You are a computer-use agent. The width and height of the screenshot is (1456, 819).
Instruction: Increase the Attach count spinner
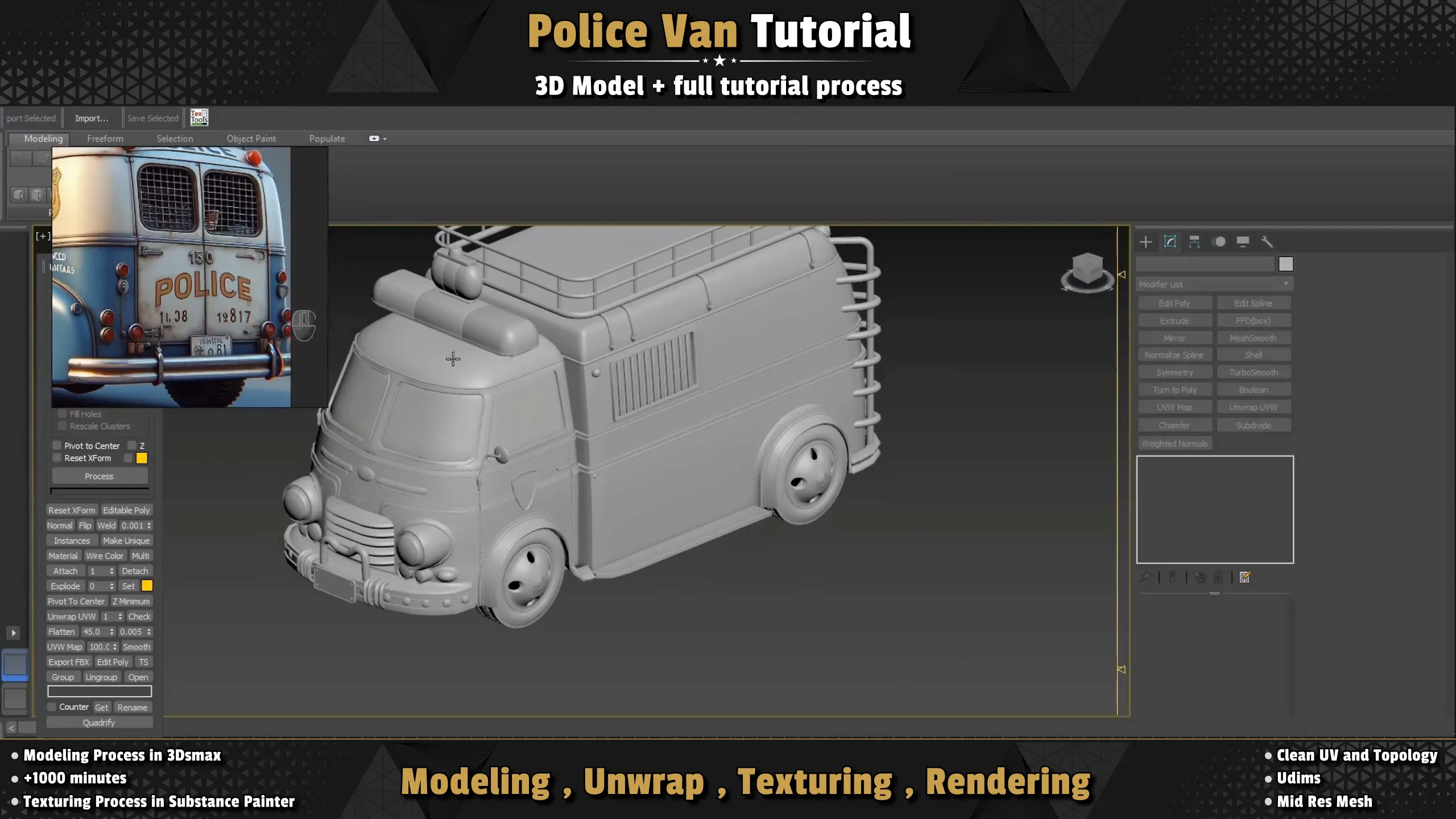click(113, 569)
